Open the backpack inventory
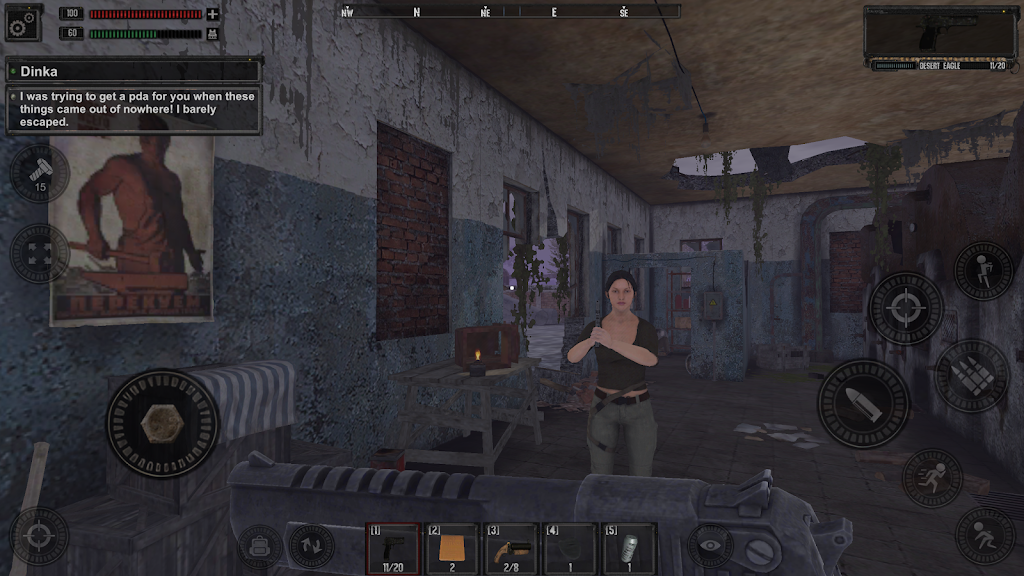 click(x=258, y=546)
